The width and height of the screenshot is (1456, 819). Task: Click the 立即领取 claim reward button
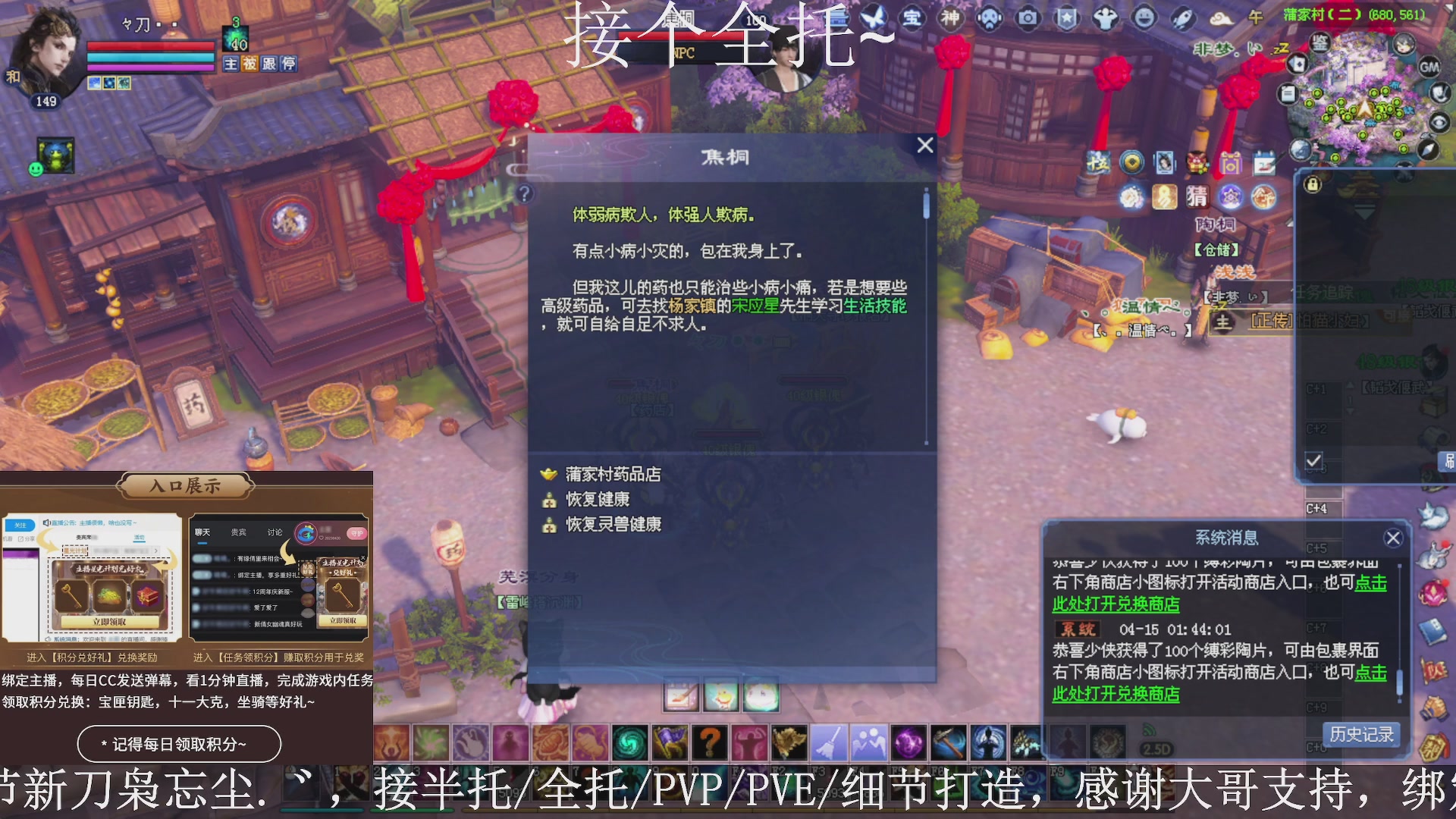(108, 621)
